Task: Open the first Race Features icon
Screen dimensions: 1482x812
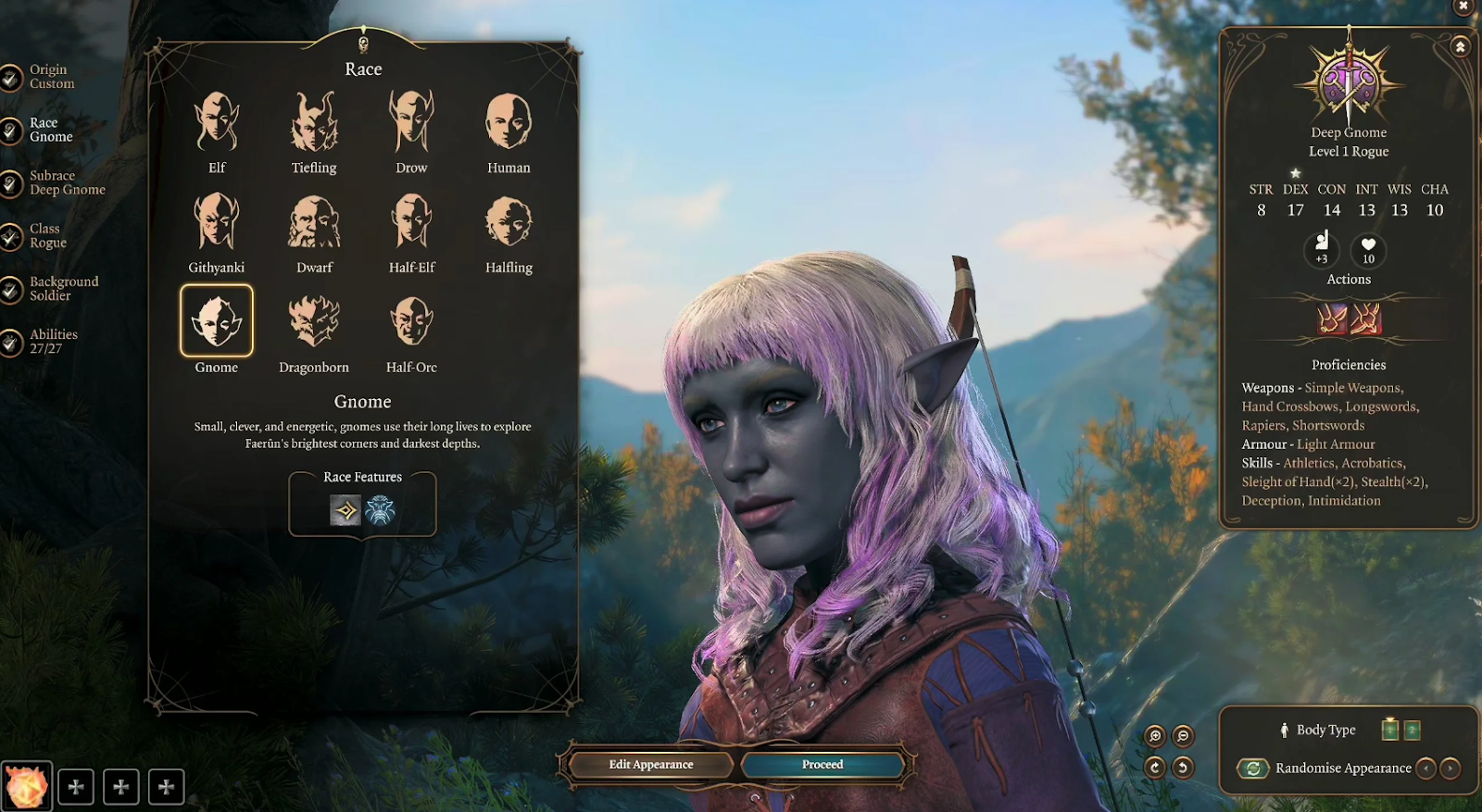Action: 344,511
